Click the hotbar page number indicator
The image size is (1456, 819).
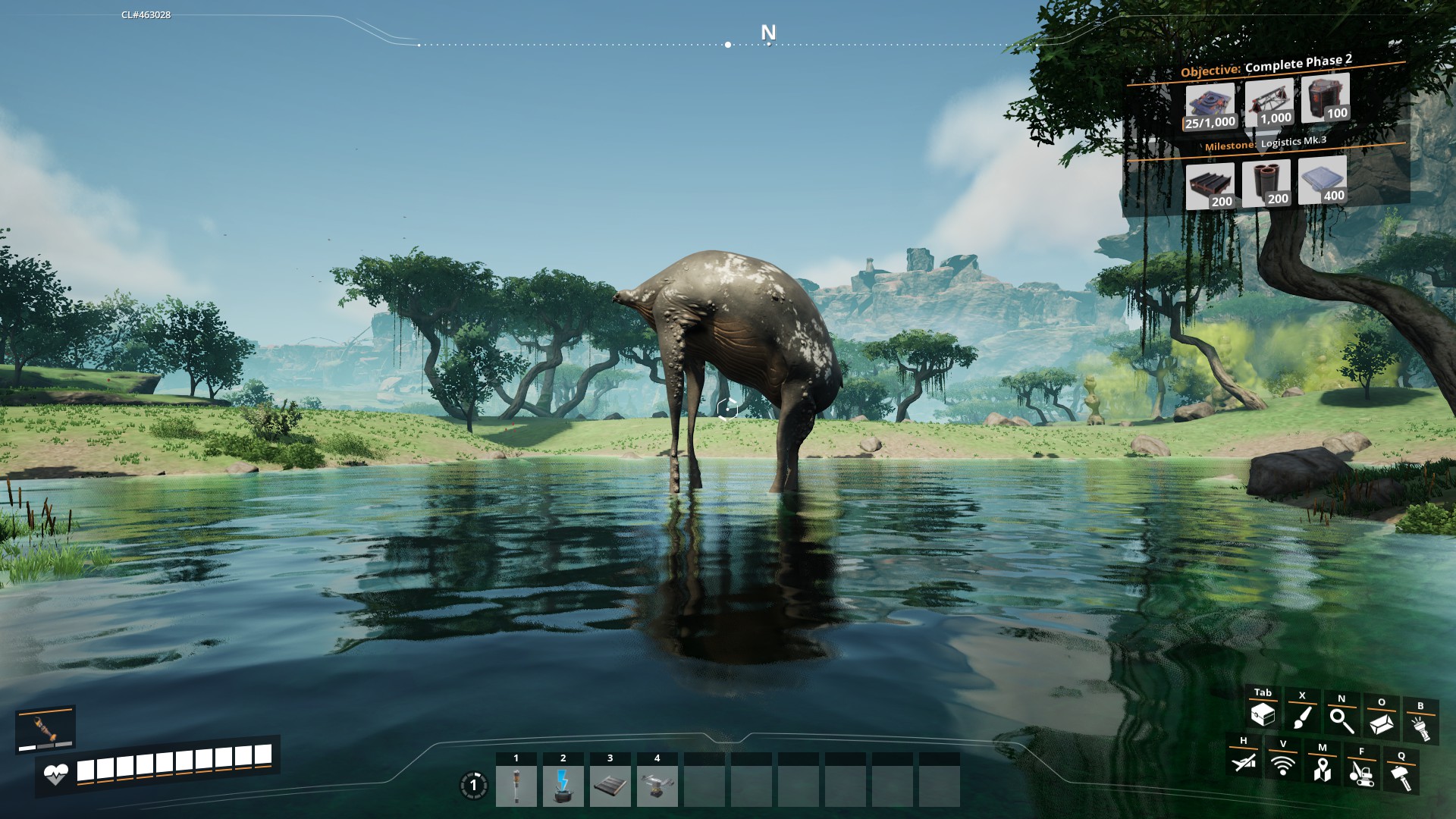(x=474, y=786)
